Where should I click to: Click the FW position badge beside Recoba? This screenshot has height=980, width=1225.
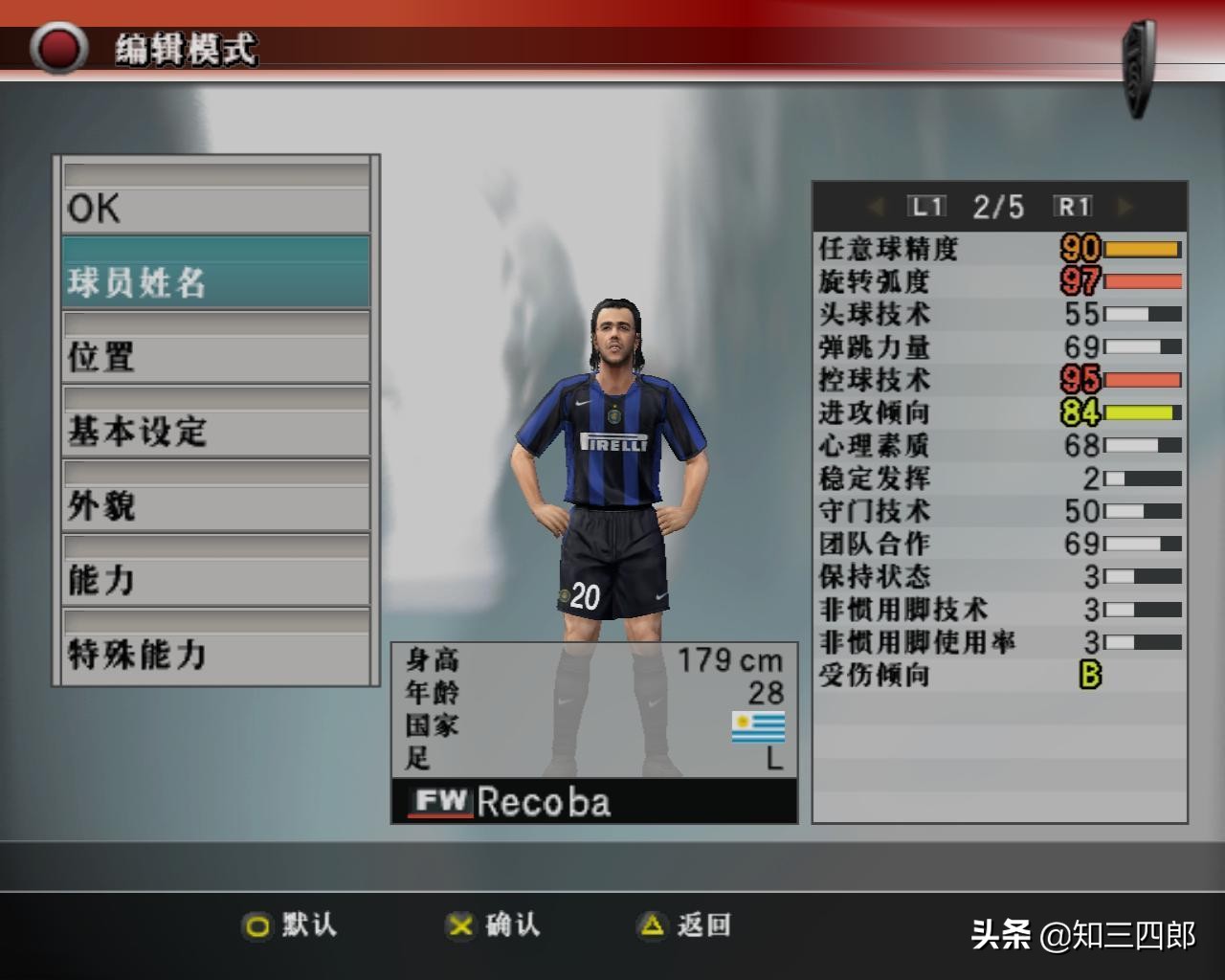(x=442, y=803)
